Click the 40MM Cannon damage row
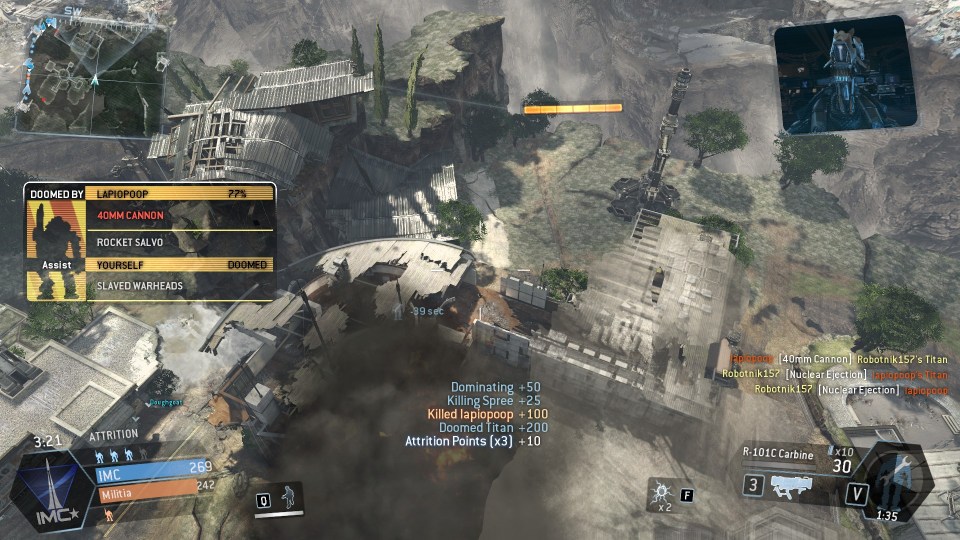This screenshot has height=540, width=960. 180,215
